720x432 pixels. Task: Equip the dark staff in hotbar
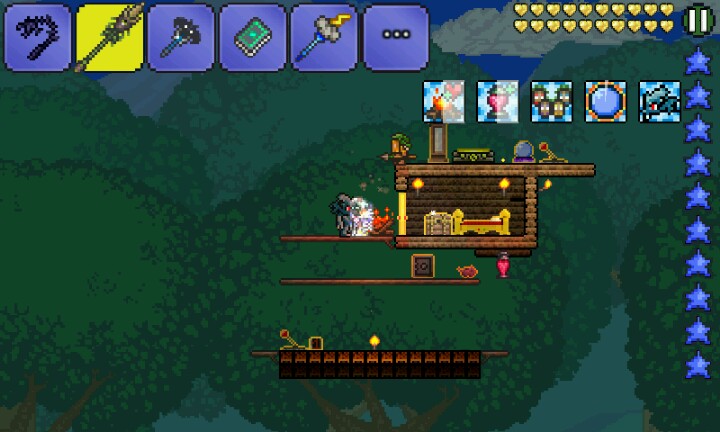[x=182, y=37]
